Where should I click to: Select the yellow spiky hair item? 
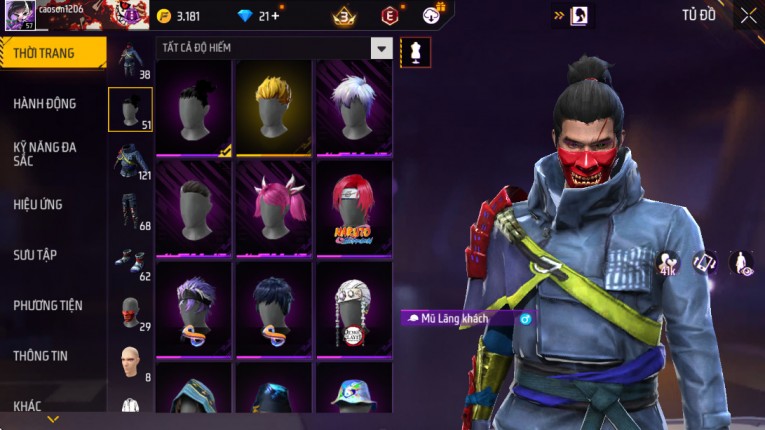(x=273, y=108)
